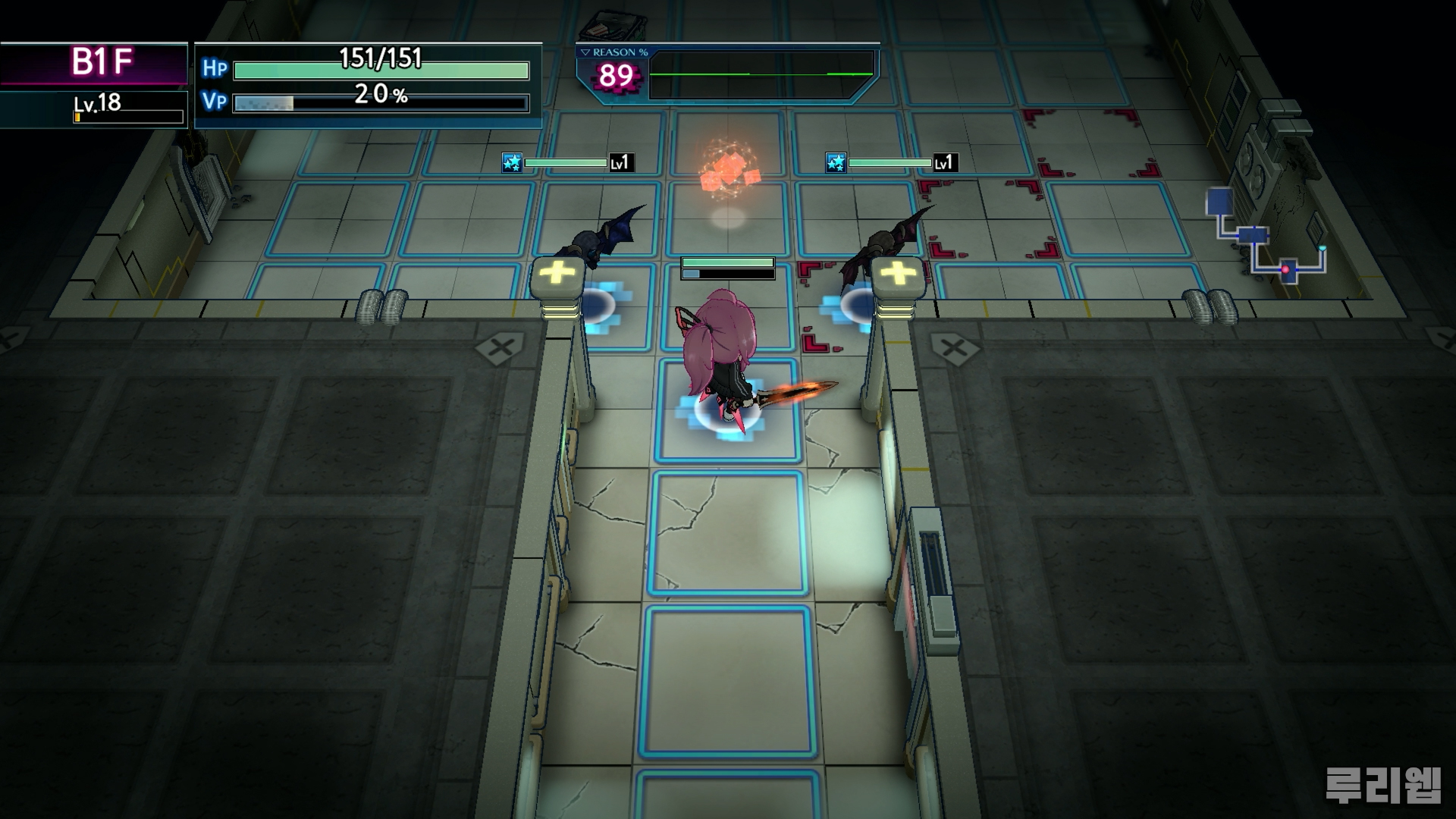
Task: Click the dungeon room minimap
Action: pyautogui.click(x=1265, y=236)
